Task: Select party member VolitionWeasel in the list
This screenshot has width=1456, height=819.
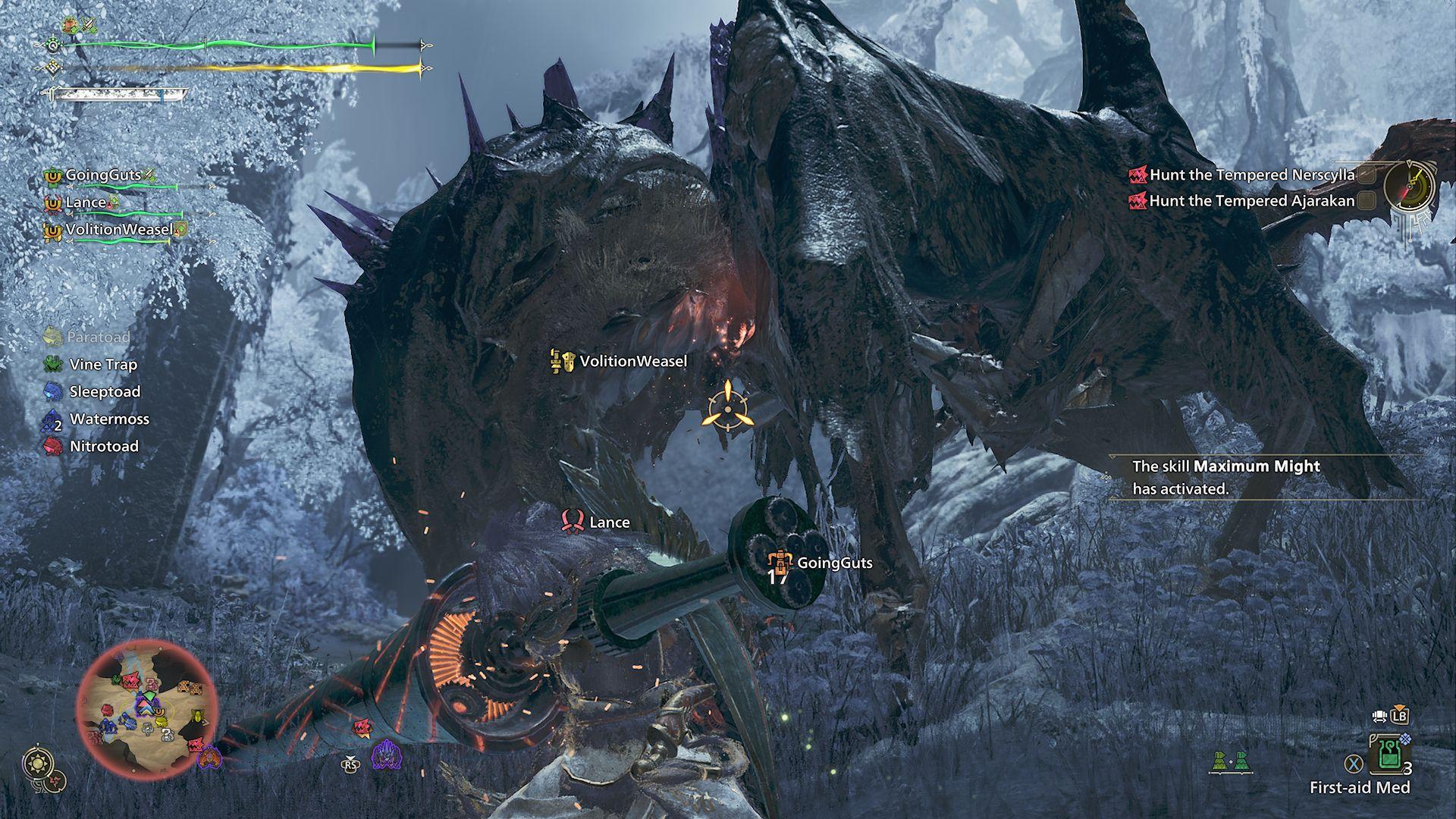Action: (119, 230)
